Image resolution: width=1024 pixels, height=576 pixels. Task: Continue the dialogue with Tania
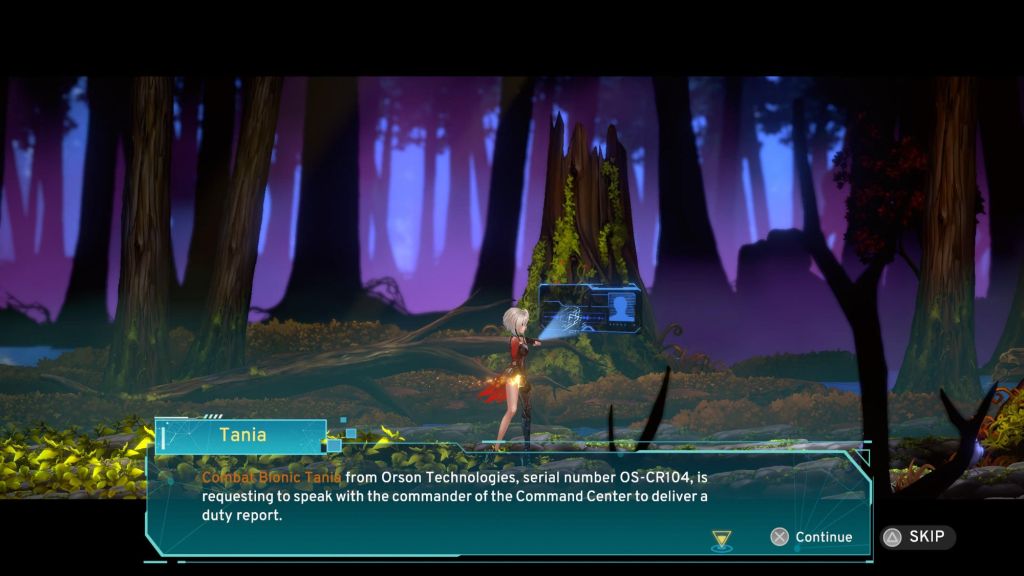811,537
